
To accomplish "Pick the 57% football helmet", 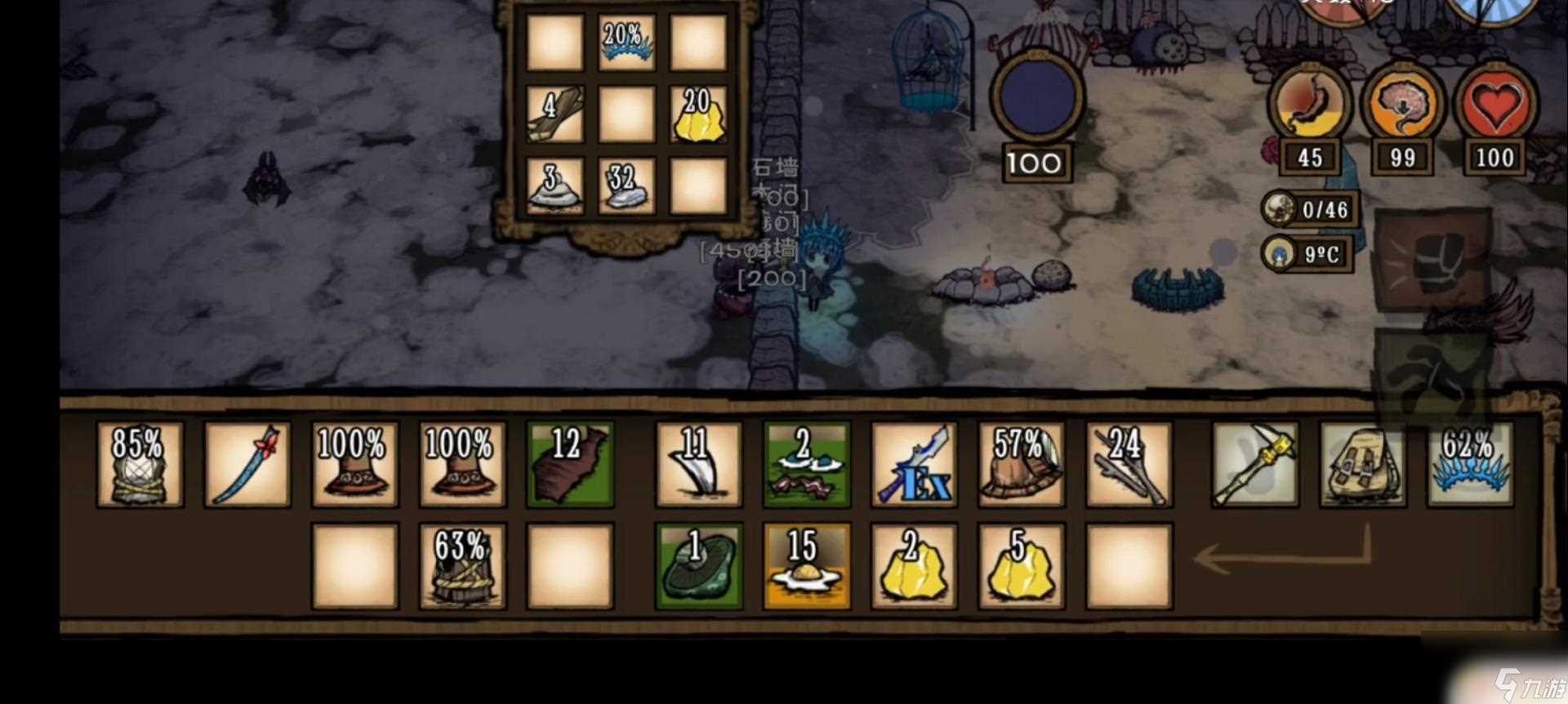I will tap(1021, 464).
